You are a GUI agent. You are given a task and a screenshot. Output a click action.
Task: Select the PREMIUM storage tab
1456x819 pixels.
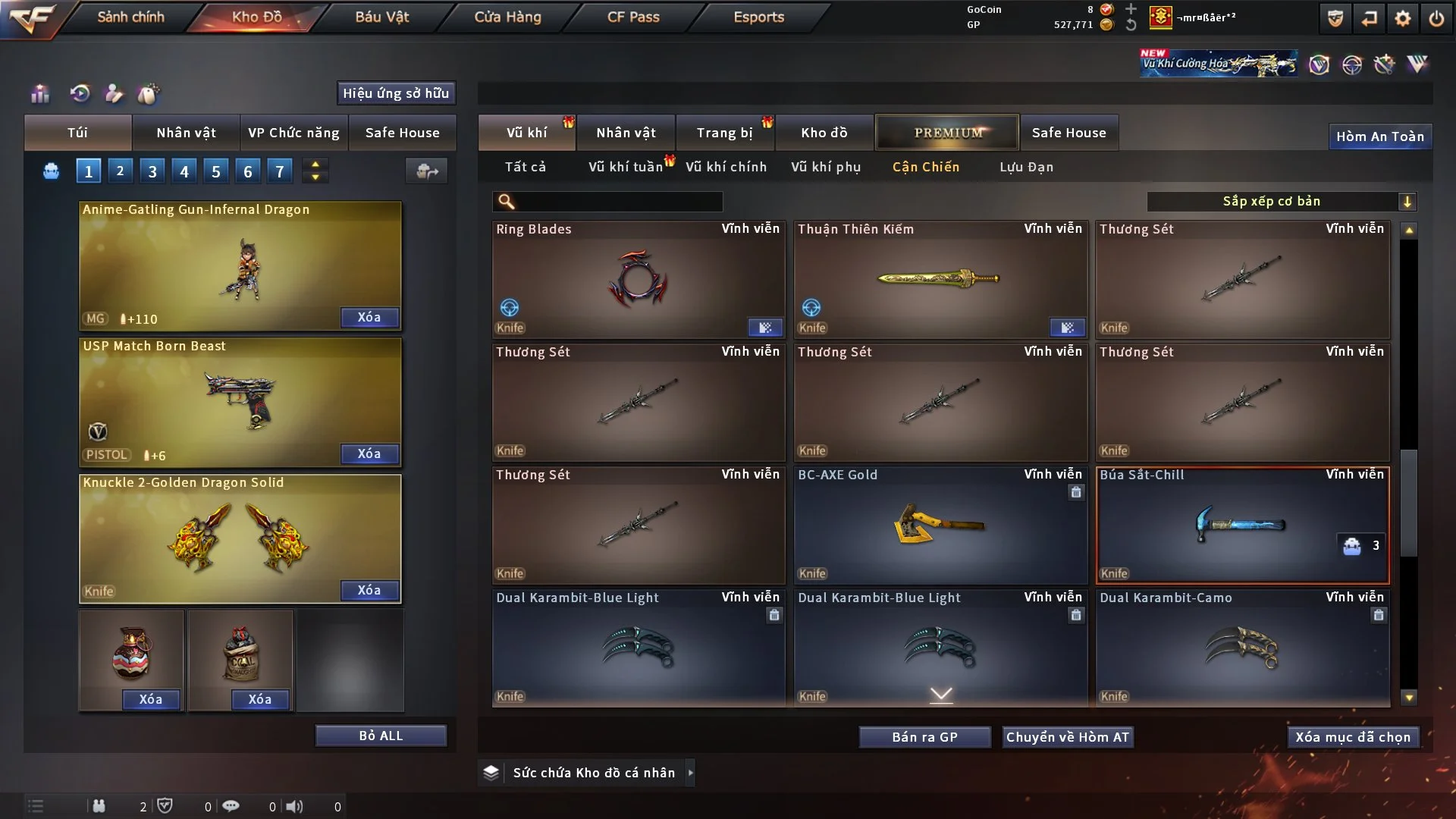[x=947, y=133]
